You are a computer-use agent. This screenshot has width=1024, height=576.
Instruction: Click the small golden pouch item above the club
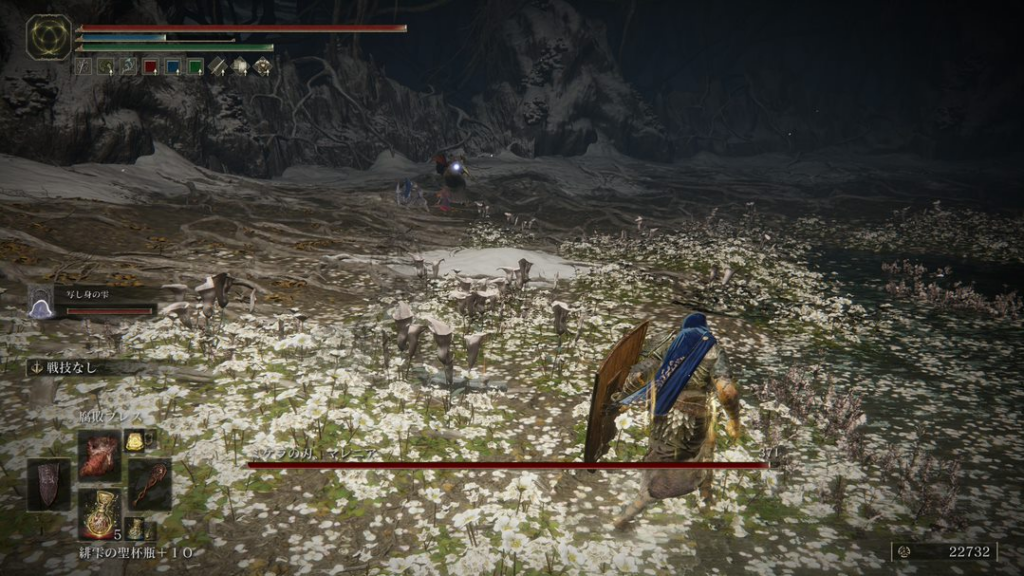pyautogui.click(x=134, y=440)
